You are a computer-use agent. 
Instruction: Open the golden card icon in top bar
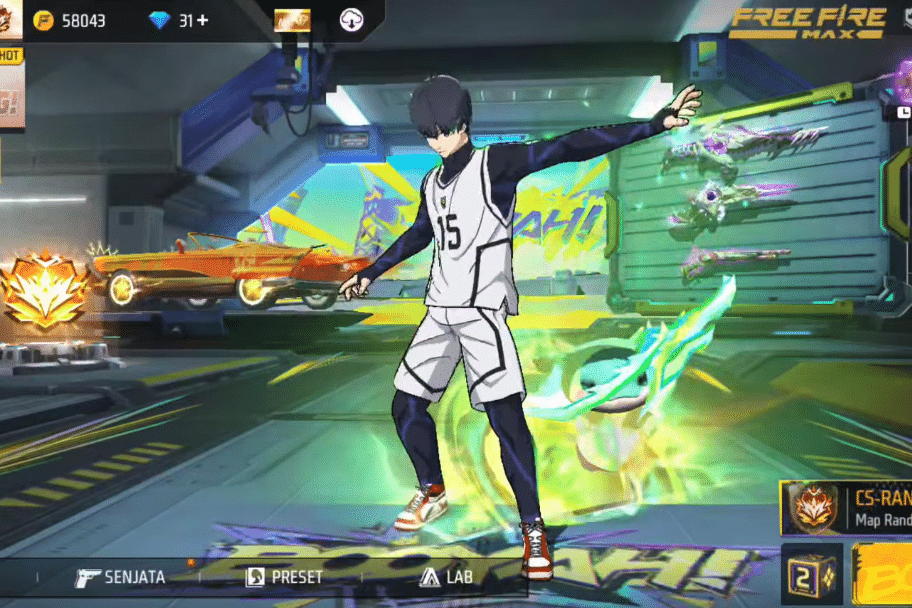pyautogui.click(x=292, y=20)
